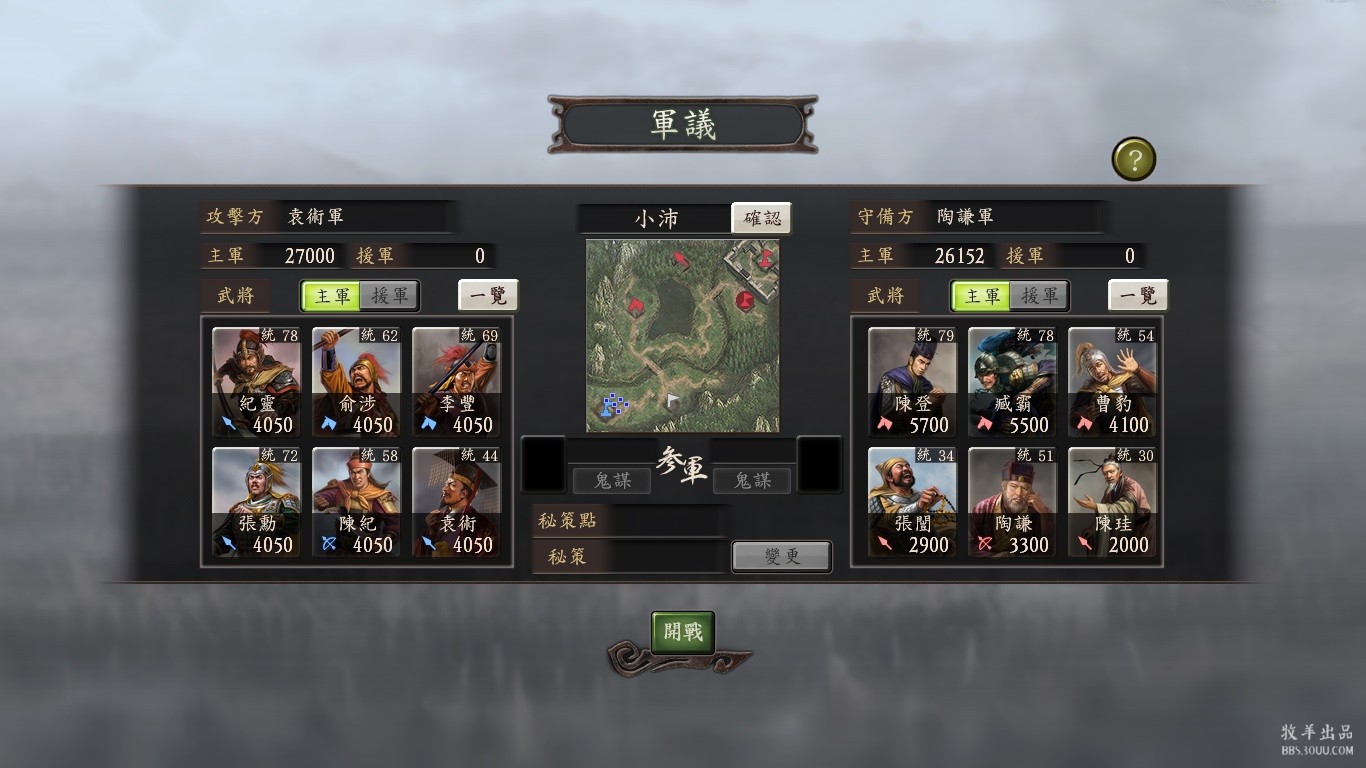1366x768 pixels.
Task: Choose commander 袁術's portrait card
Action: 457,502
